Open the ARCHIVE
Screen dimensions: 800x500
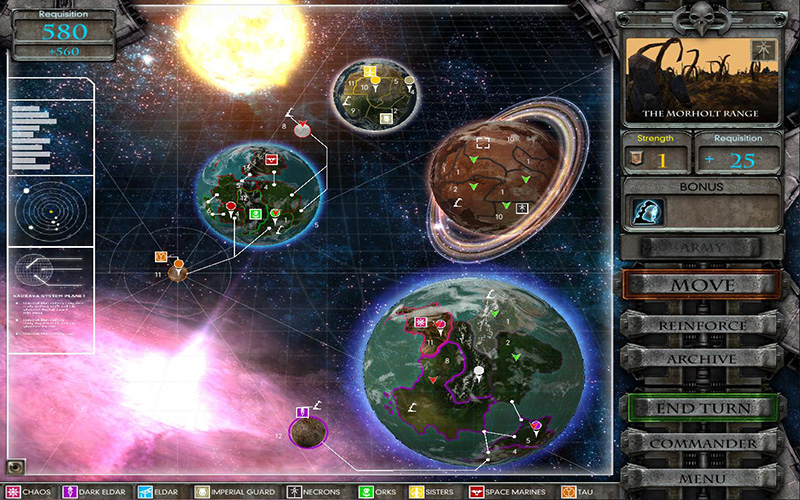click(x=700, y=358)
